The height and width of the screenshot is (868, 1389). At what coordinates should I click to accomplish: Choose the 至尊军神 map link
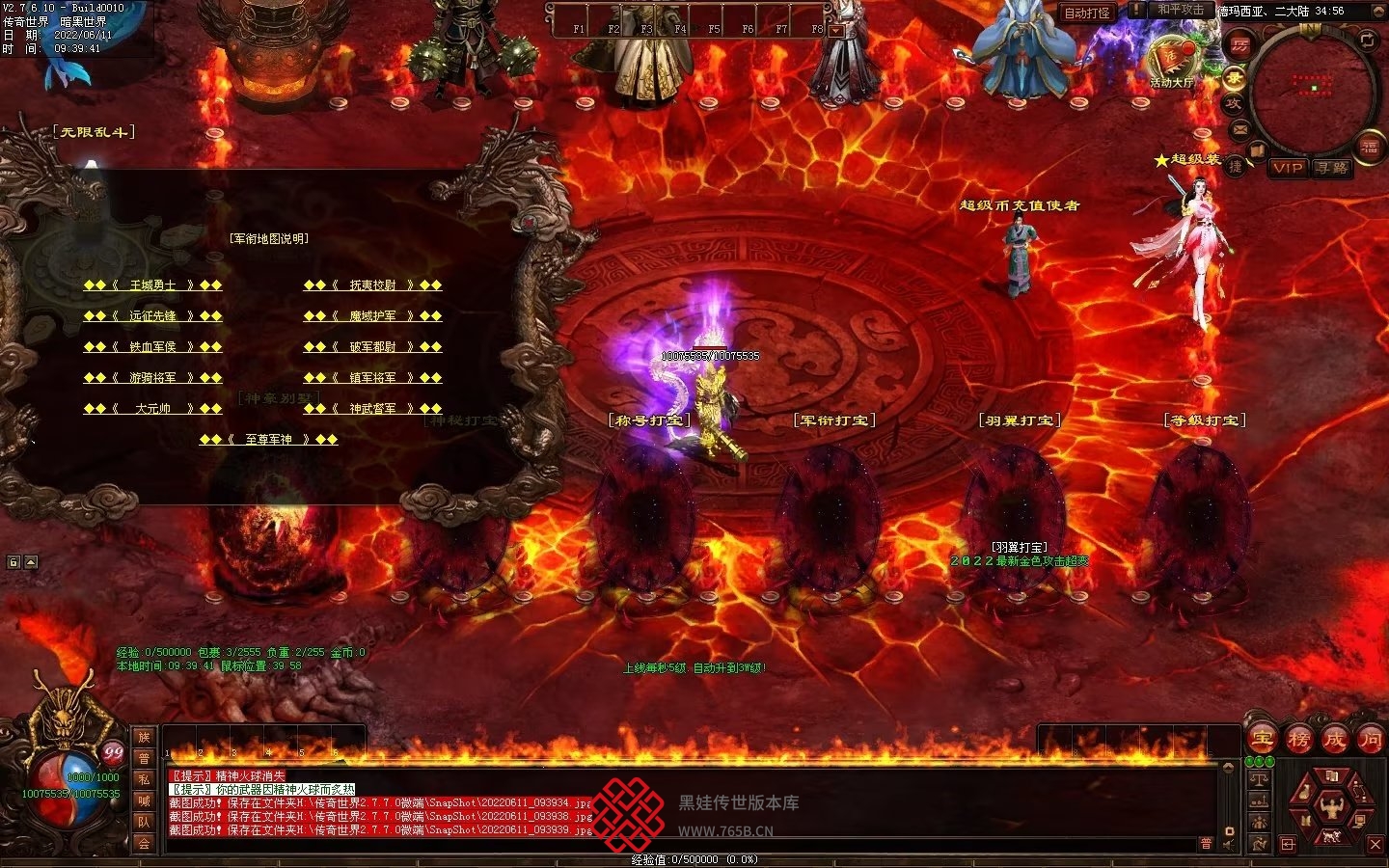pos(268,440)
